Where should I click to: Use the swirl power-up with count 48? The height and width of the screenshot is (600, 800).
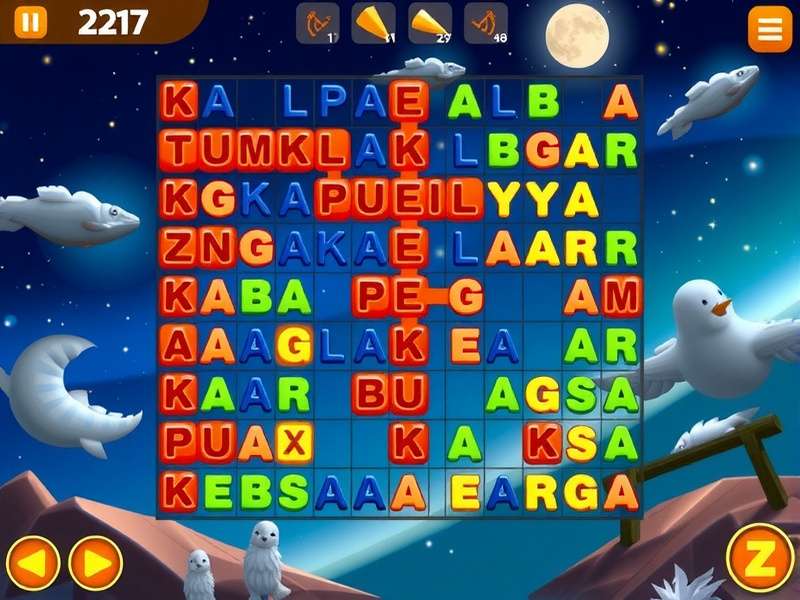click(486, 23)
